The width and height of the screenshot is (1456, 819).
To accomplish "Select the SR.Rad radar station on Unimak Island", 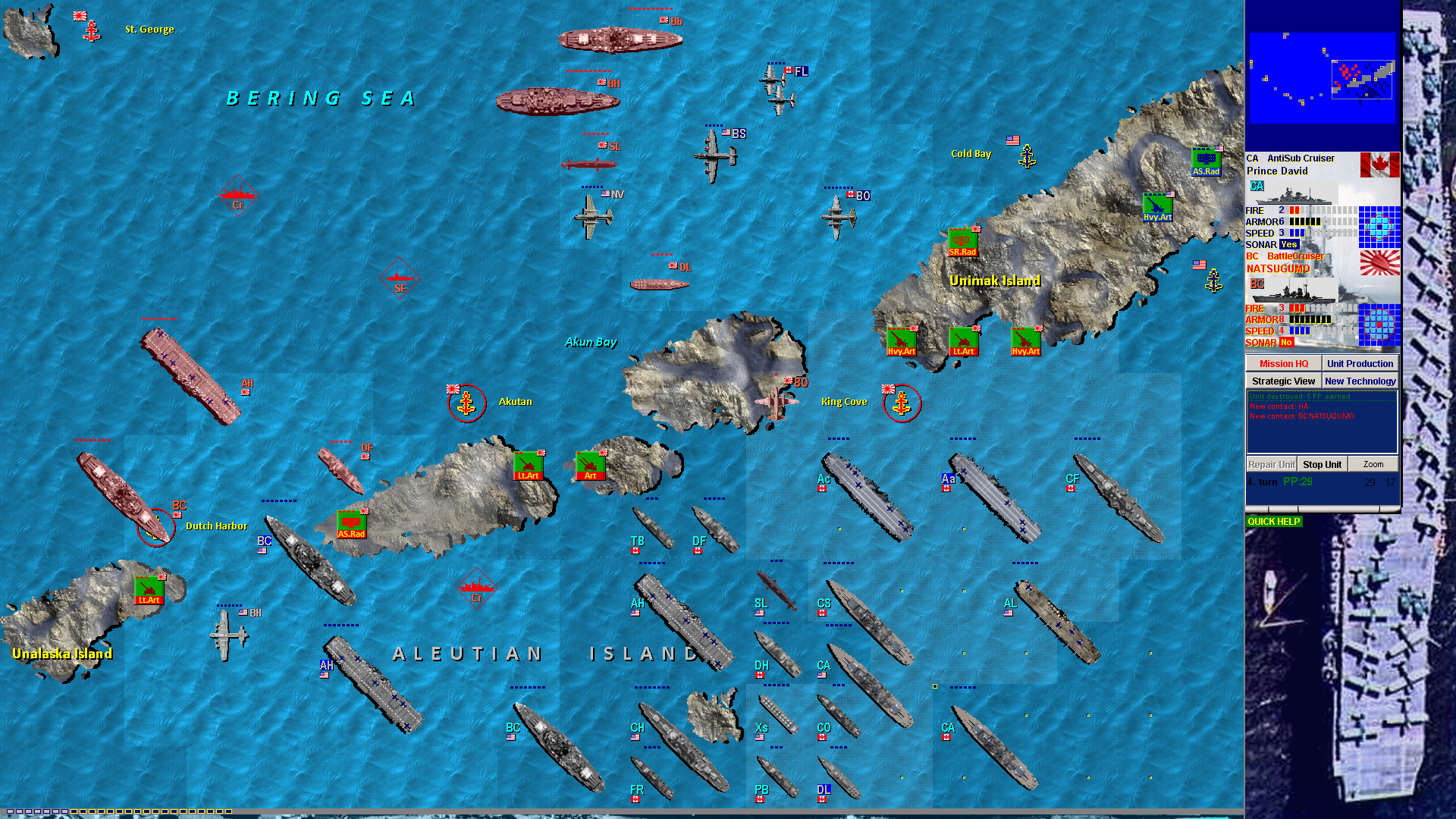I will click(962, 241).
